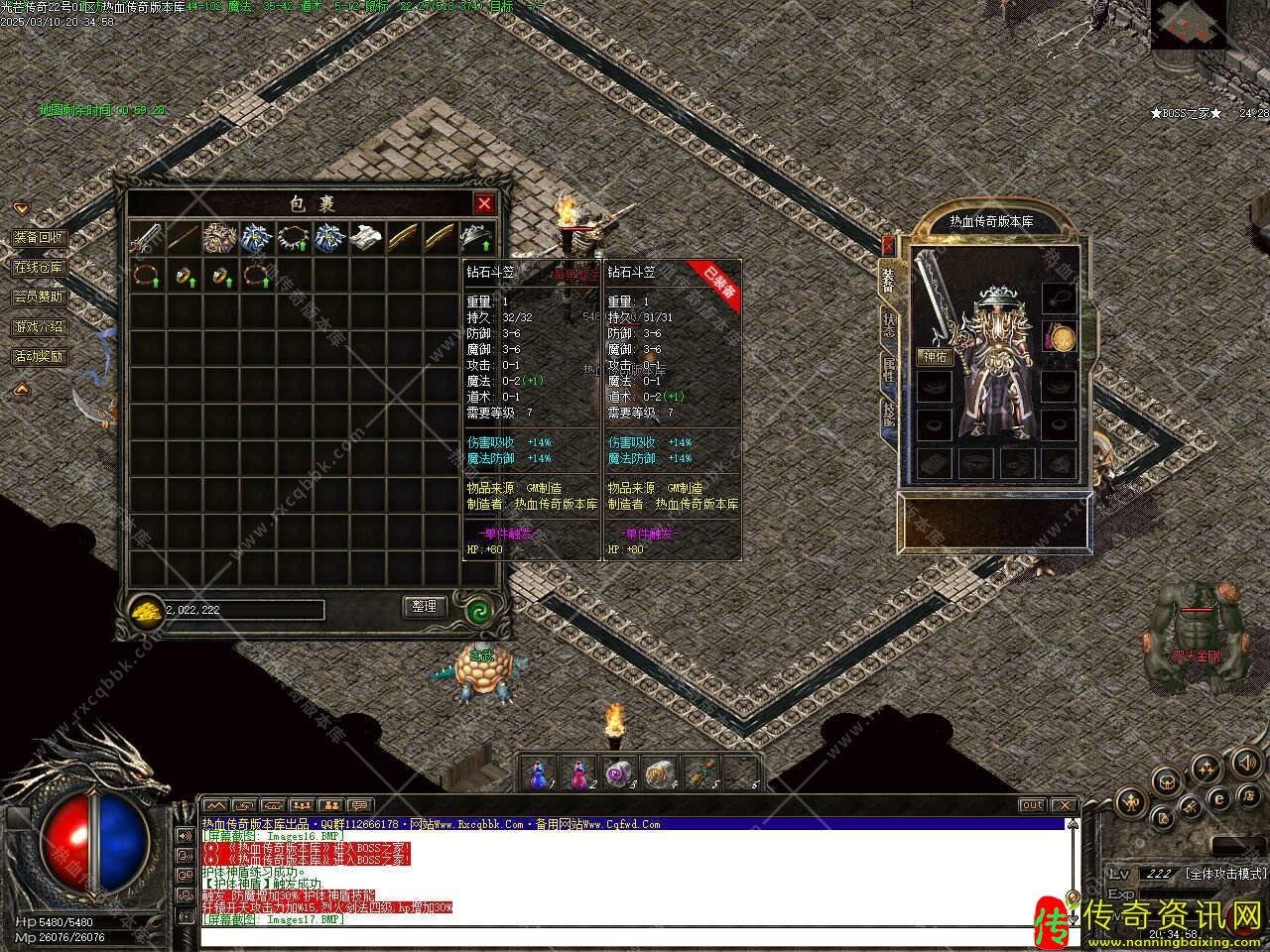This screenshot has height=952, width=1270.
Task: Show the 游戏介绍 game introduction
Action: coord(39,326)
